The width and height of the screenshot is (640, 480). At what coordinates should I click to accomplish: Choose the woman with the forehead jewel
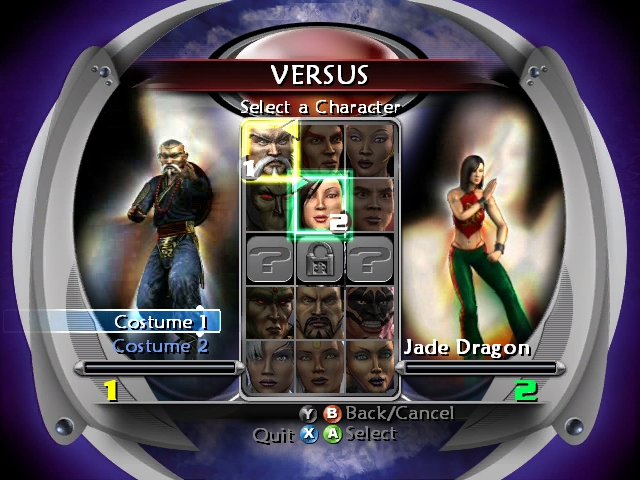320,366
